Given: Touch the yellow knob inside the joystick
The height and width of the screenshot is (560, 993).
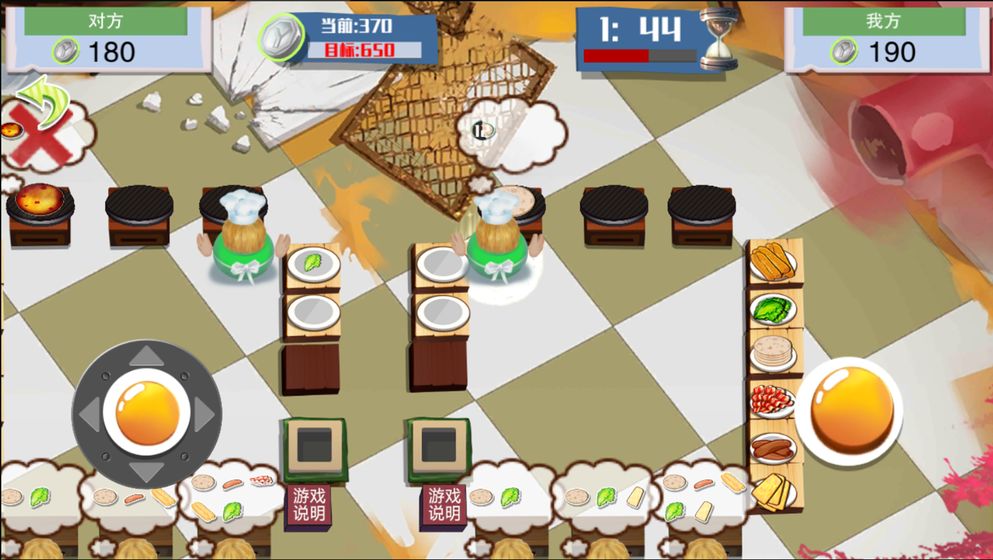Looking at the screenshot, I should pyautogui.click(x=147, y=411).
